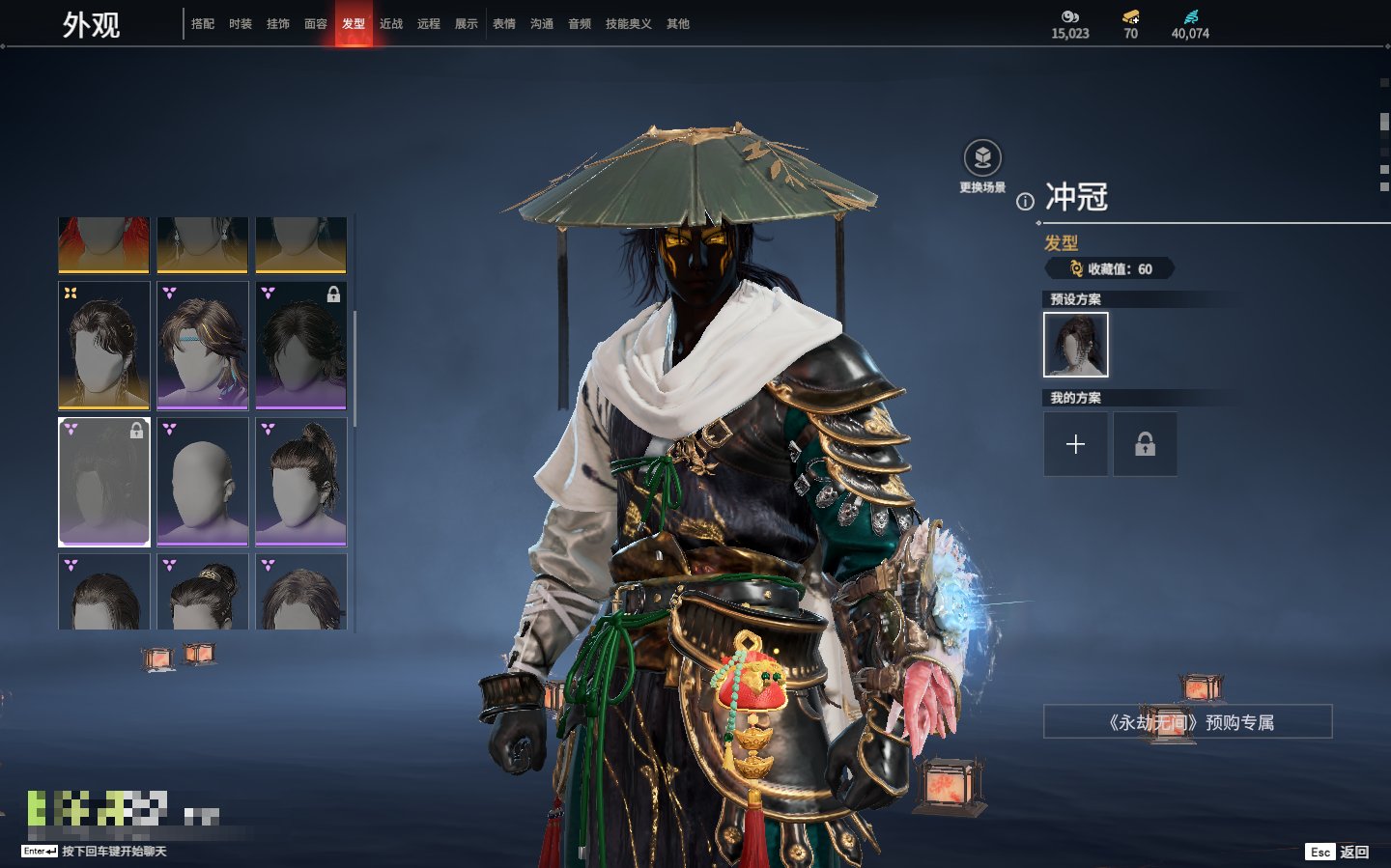
Task: Add a new custom scheme slot
Action: pyautogui.click(x=1075, y=444)
